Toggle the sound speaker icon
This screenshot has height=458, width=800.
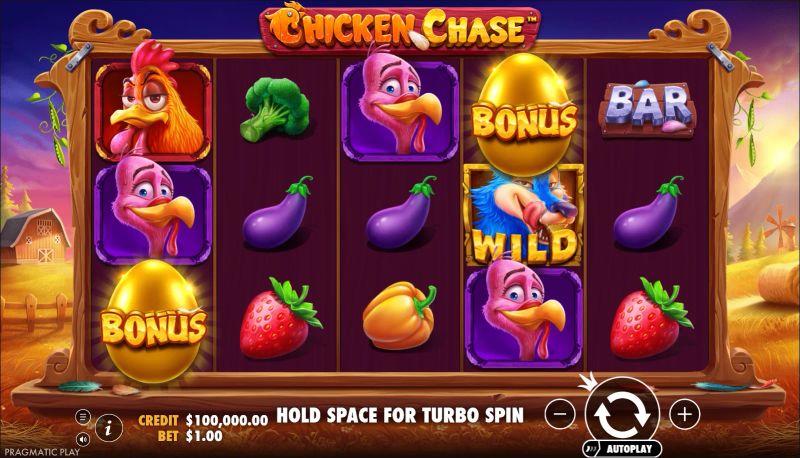[x=83, y=437]
